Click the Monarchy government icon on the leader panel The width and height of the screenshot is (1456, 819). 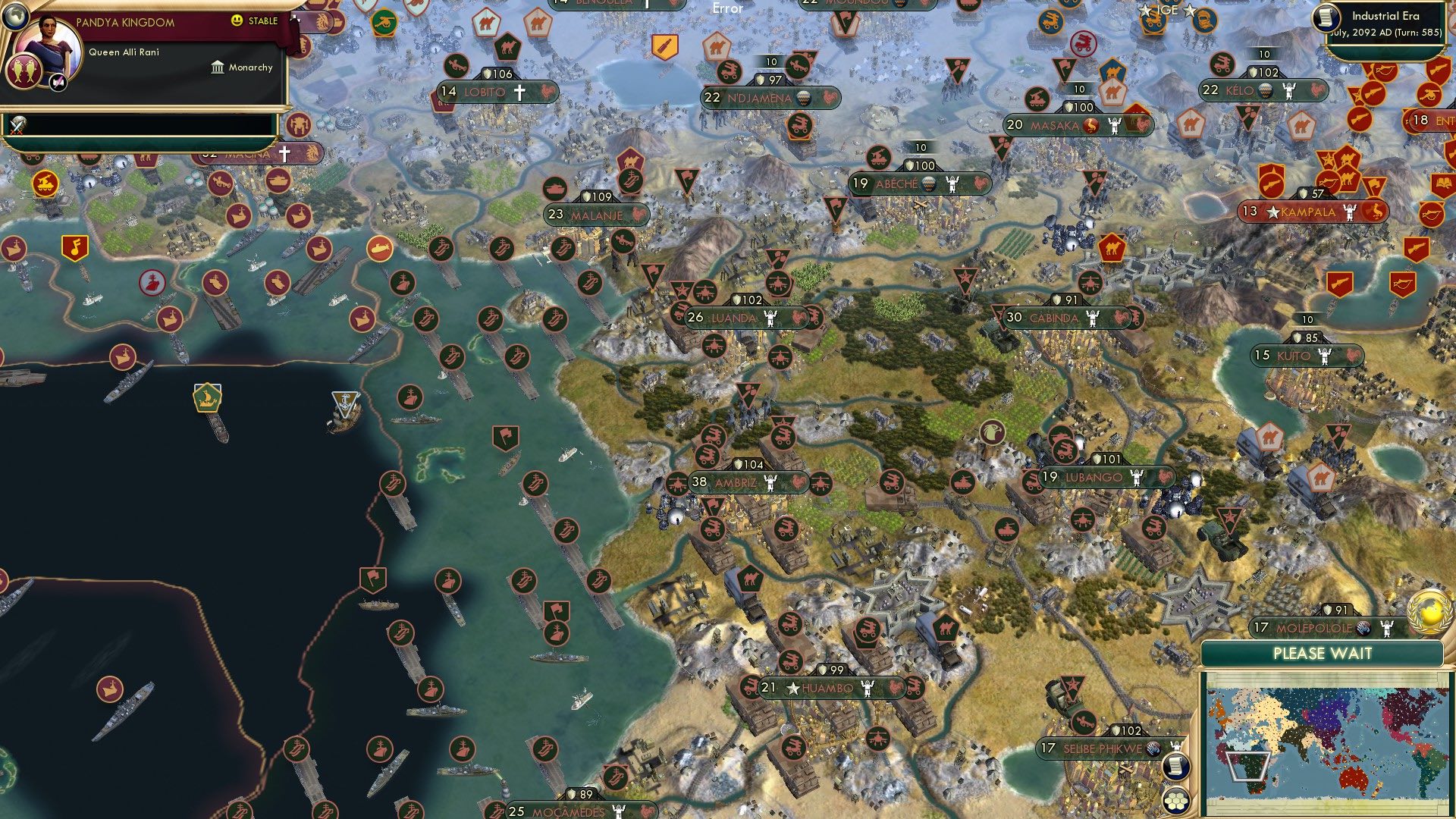pyautogui.click(x=218, y=67)
